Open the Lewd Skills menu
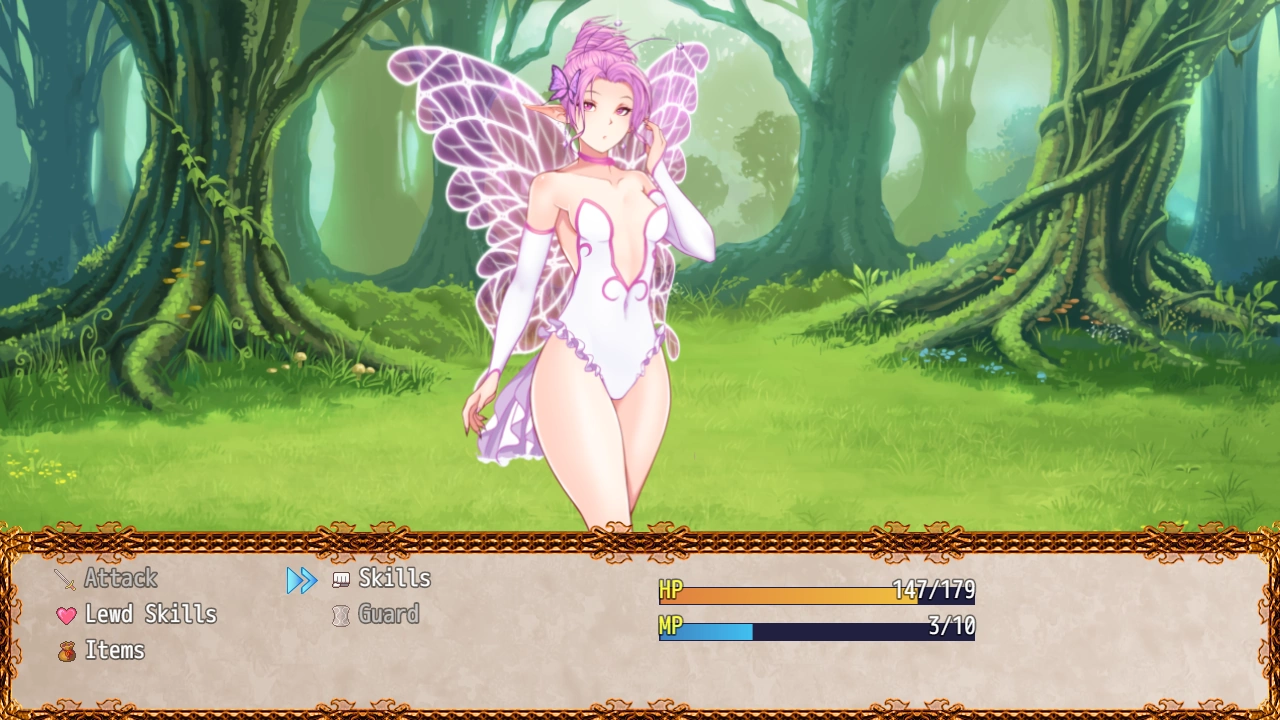Screen dimensions: 1280x720 tap(150, 614)
